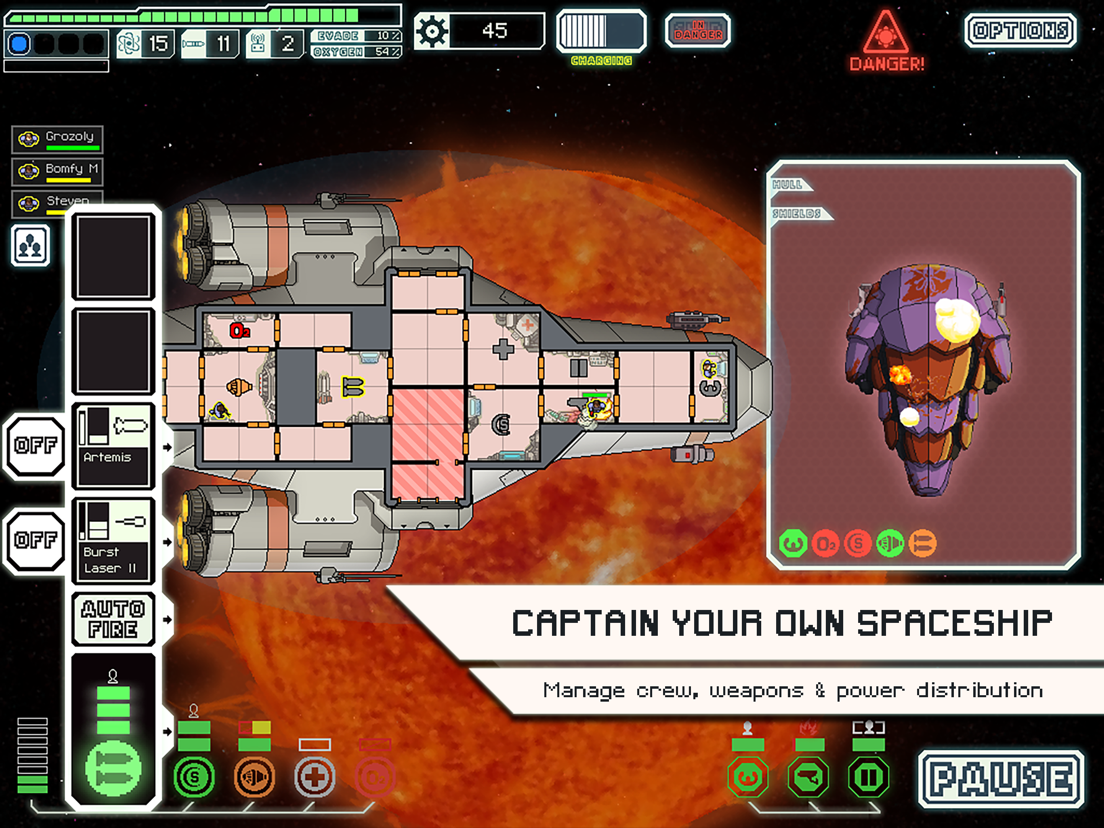Select the piloting subsystem icon

(747, 776)
